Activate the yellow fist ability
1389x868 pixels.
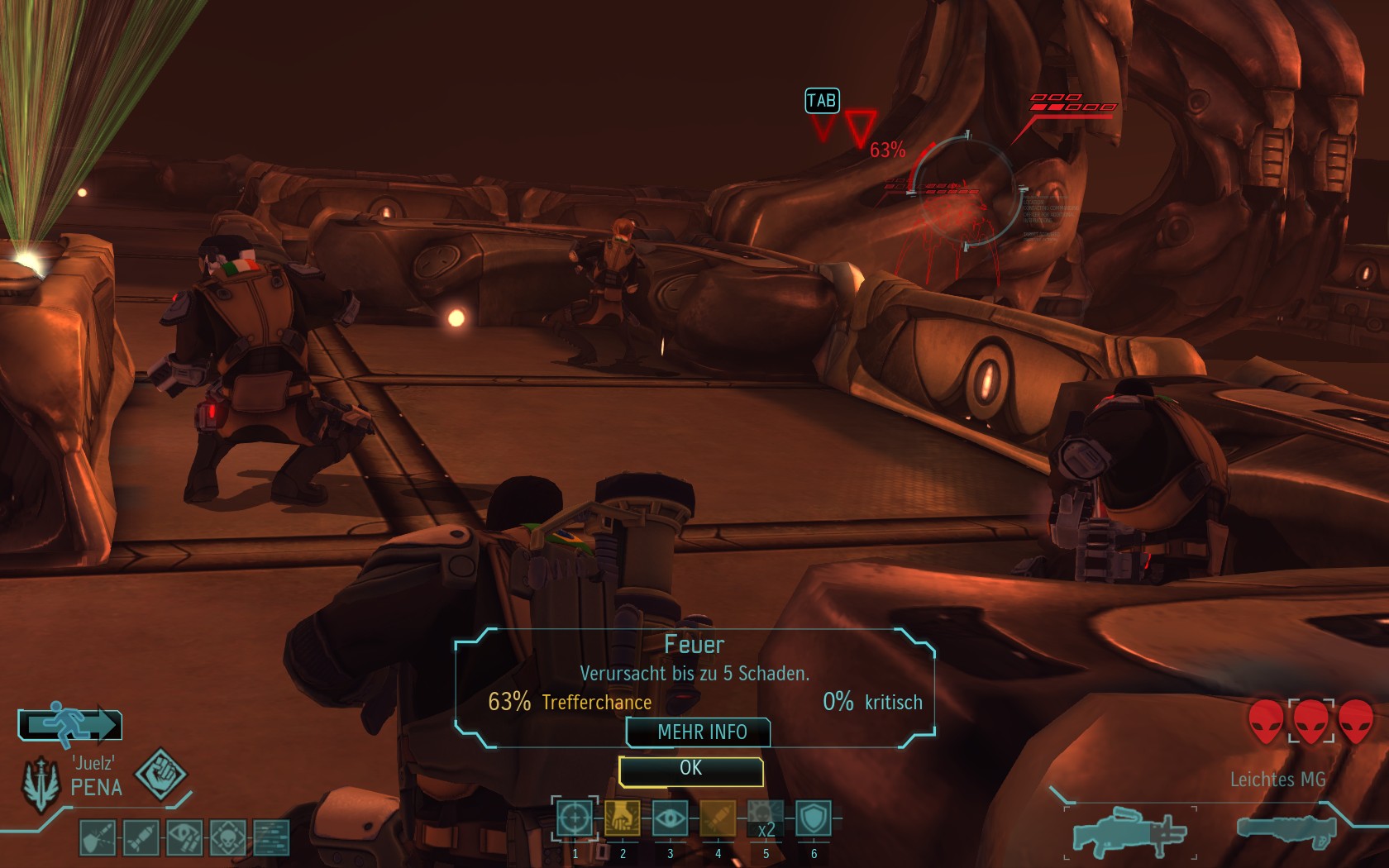(x=623, y=818)
